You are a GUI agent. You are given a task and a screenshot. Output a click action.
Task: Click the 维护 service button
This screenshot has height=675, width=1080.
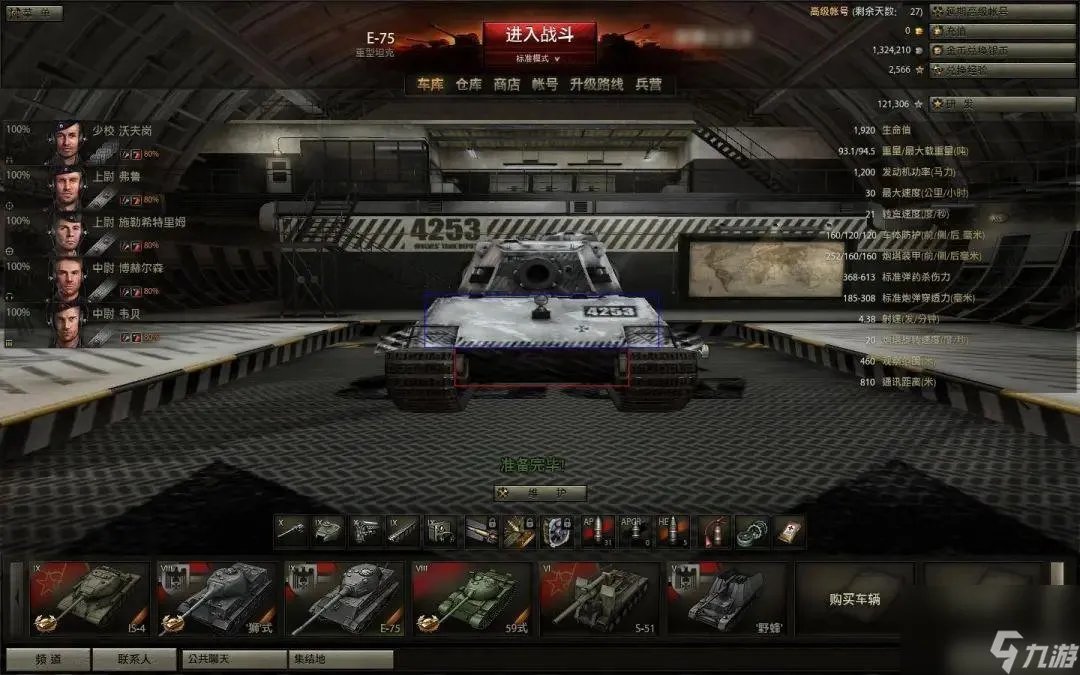point(540,493)
